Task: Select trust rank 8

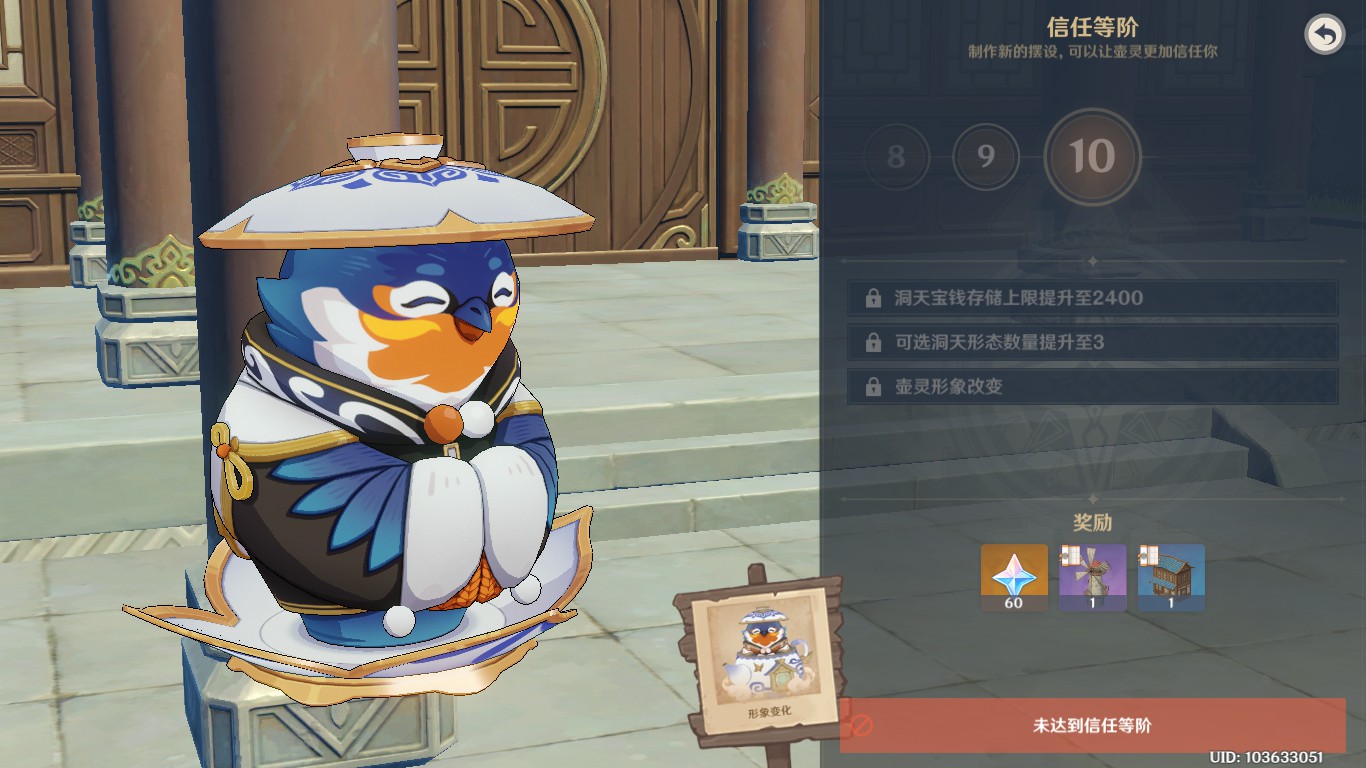Action: (x=896, y=157)
